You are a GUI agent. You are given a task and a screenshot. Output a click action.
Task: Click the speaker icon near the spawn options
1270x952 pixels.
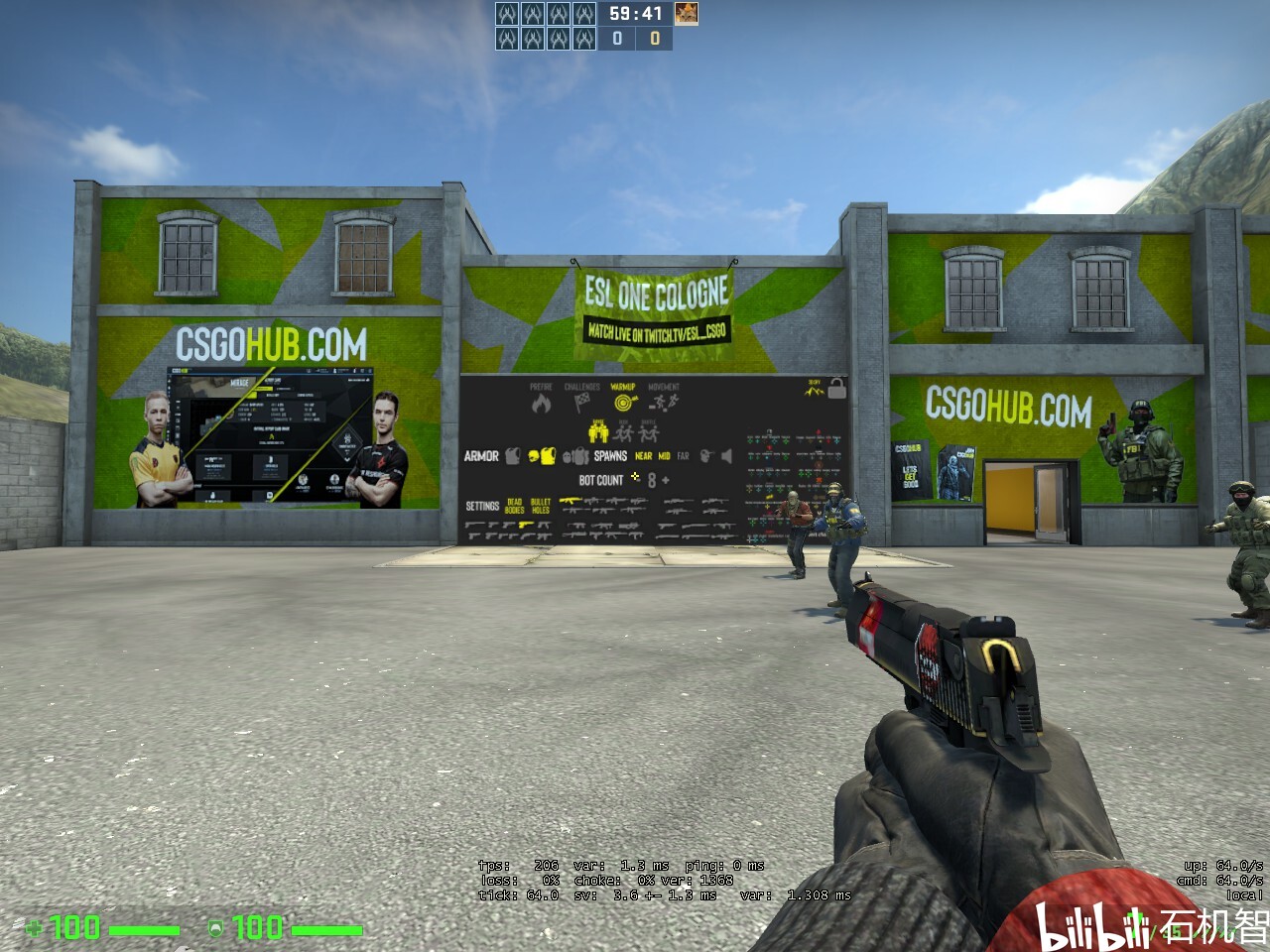[726, 455]
